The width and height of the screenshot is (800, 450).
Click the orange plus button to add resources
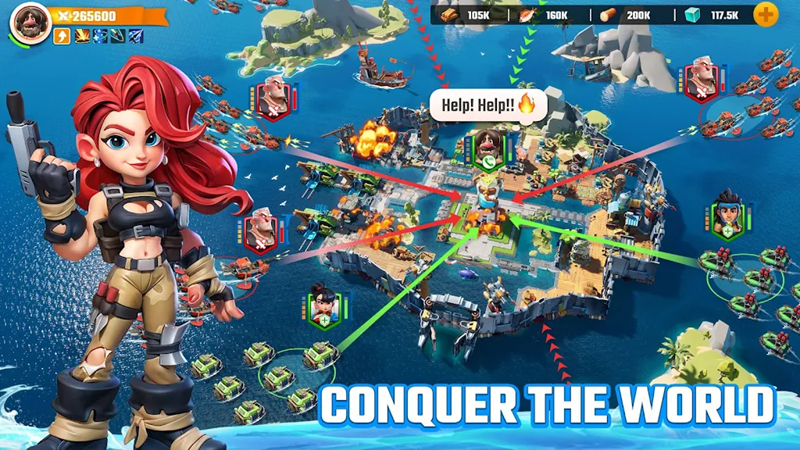coord(765,15)
